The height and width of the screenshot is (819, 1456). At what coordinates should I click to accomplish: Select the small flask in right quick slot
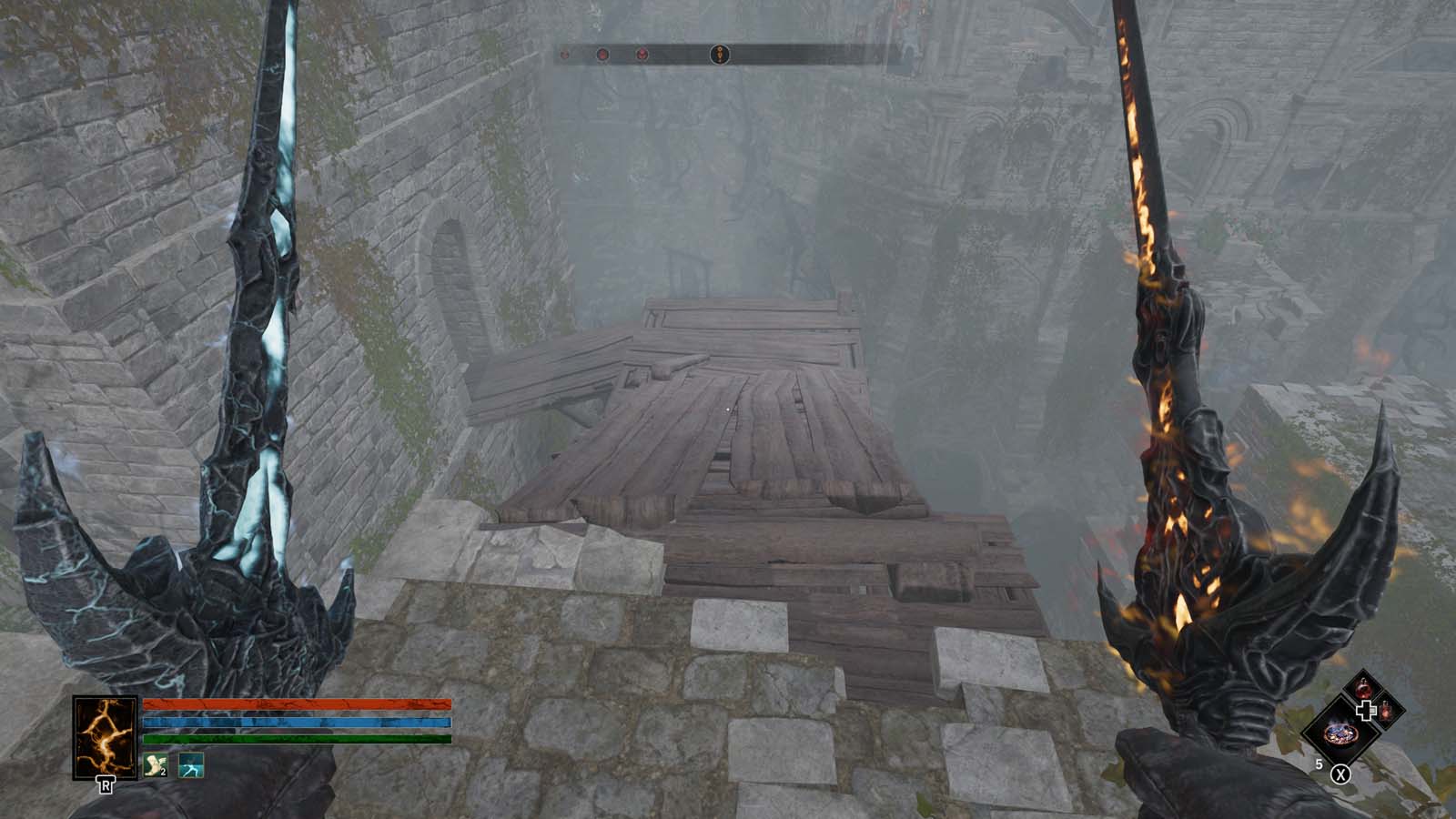click(x=1386, y=712)
